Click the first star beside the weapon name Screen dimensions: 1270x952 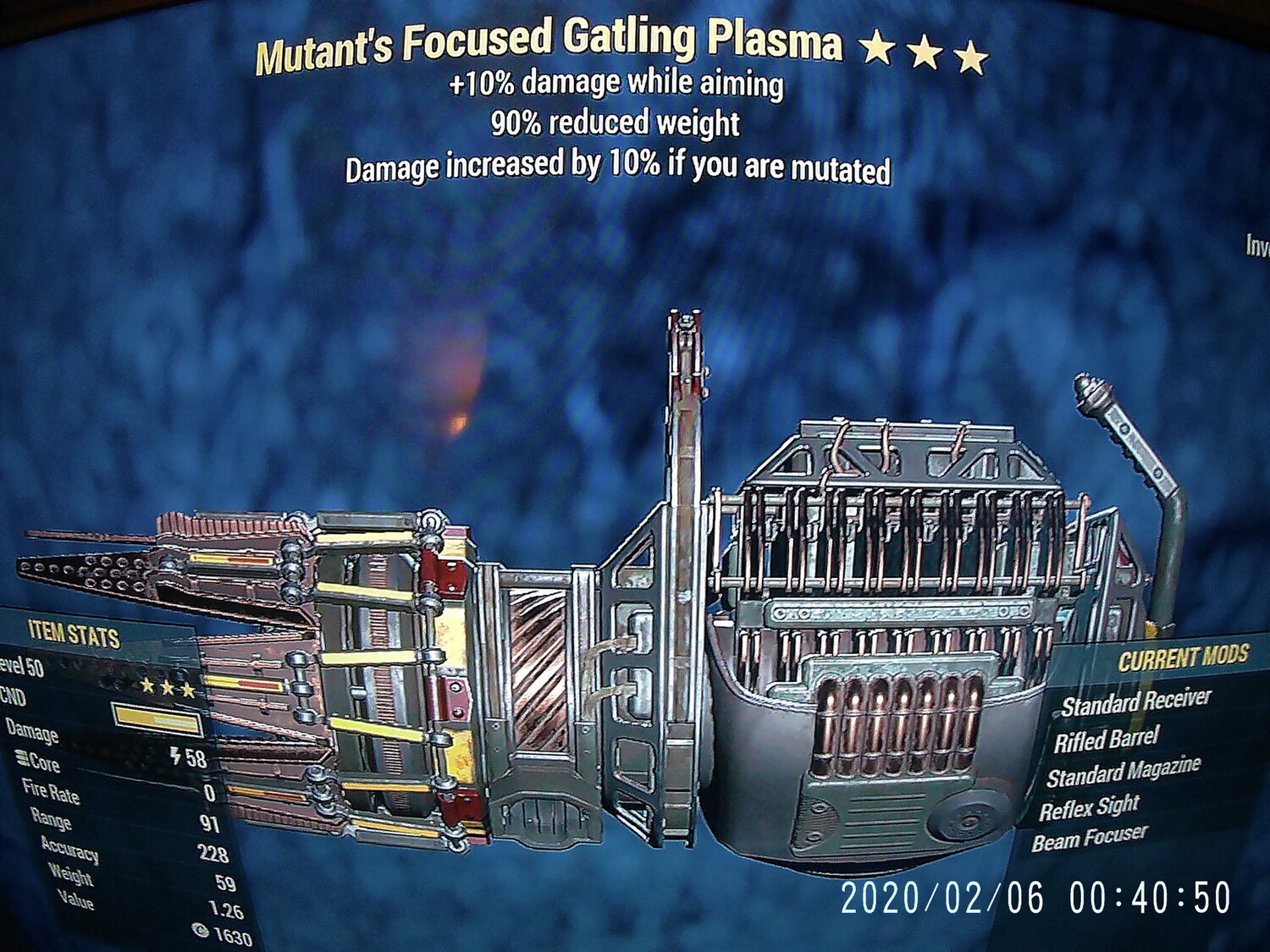[x=878, y=47]
